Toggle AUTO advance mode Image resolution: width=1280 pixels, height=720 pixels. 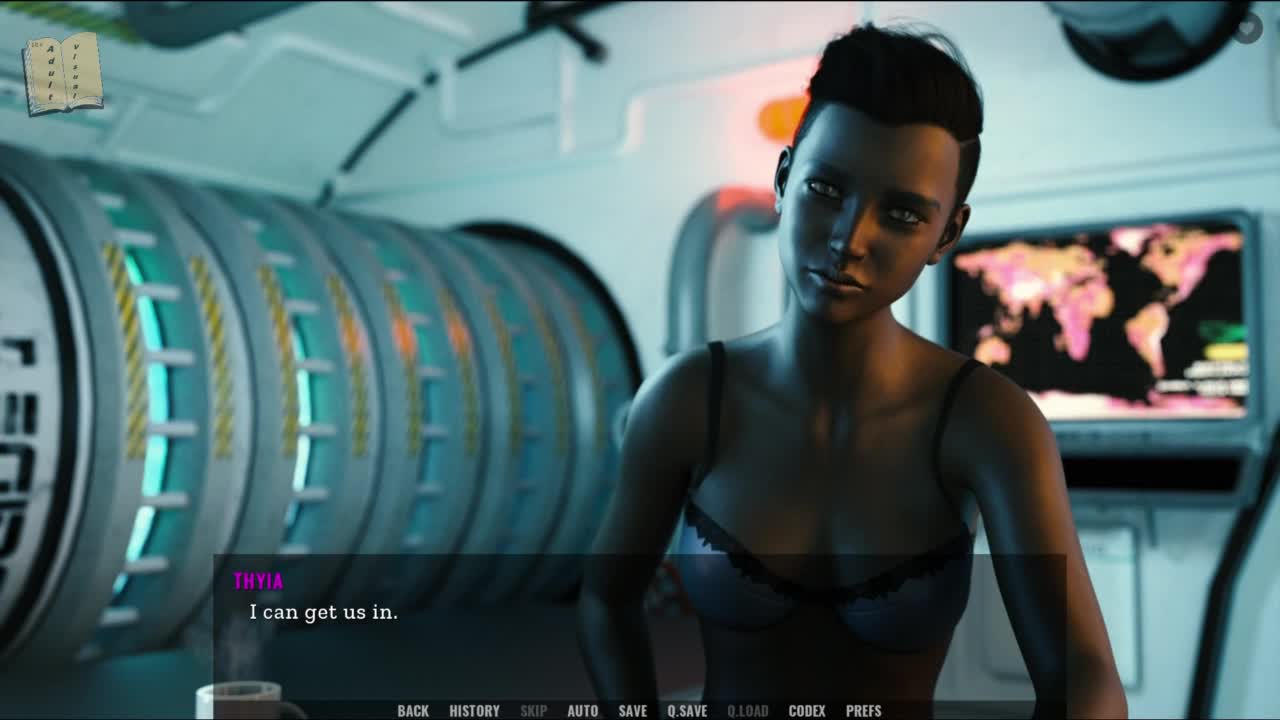pos(582,711)
